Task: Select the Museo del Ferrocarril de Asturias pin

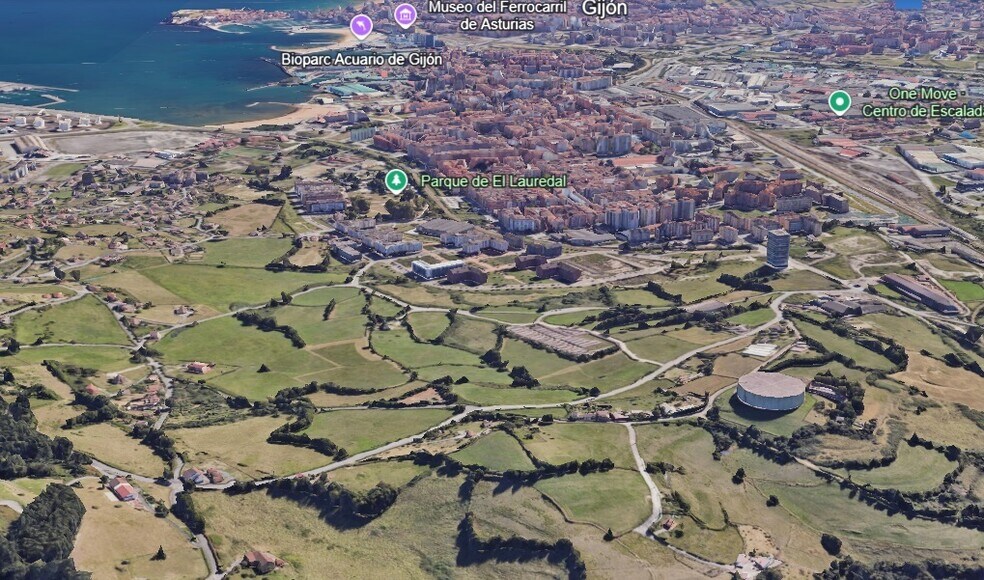Action: click(x=405, y=14)
